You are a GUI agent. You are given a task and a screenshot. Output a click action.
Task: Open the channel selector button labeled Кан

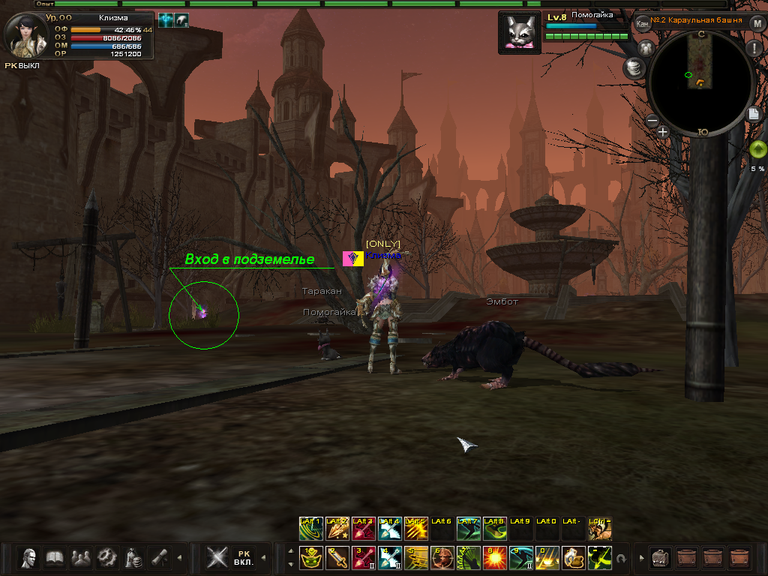coord(641,22)
